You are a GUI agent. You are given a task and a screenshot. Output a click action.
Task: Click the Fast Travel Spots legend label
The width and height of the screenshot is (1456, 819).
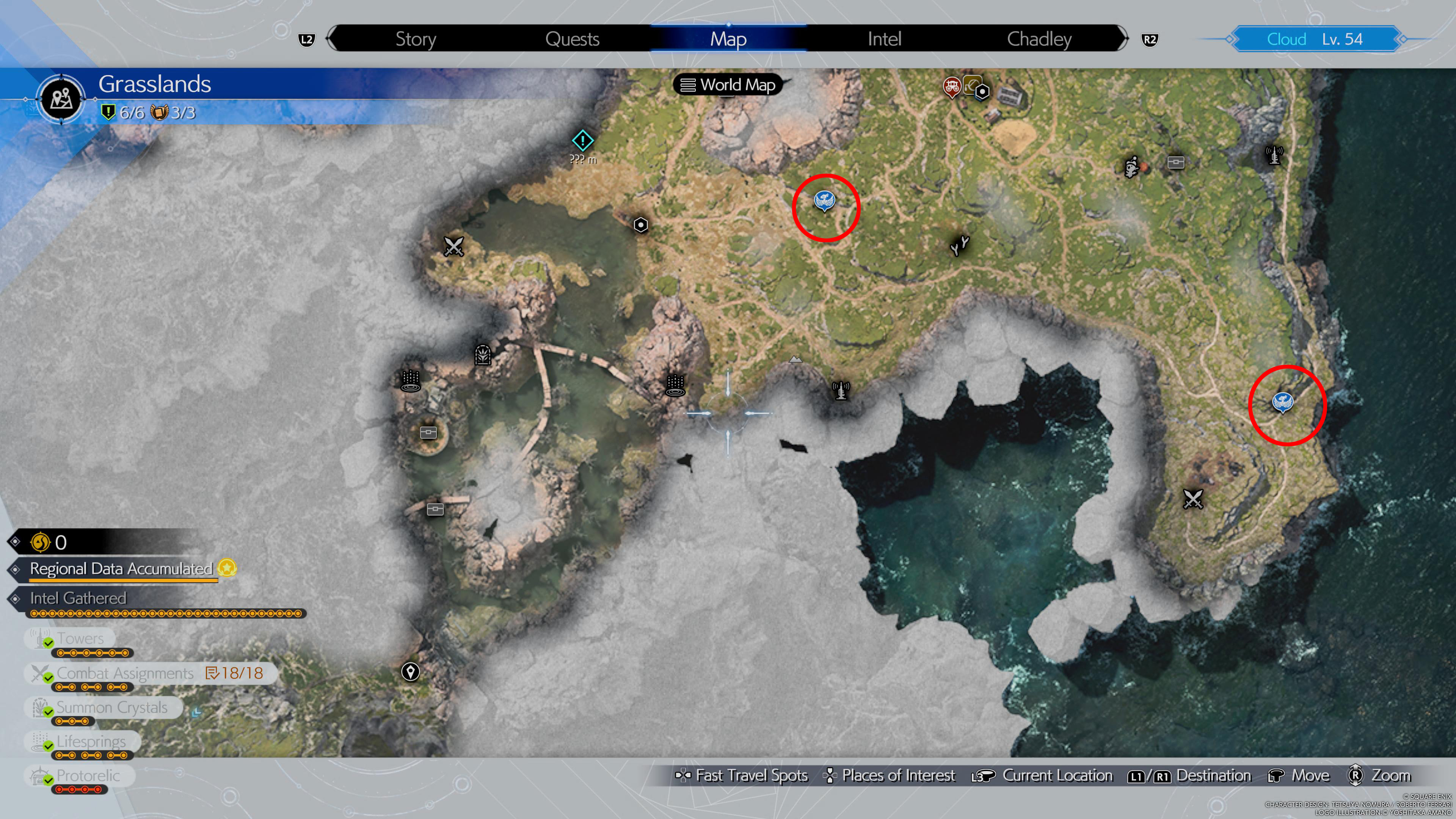point(752,775)
